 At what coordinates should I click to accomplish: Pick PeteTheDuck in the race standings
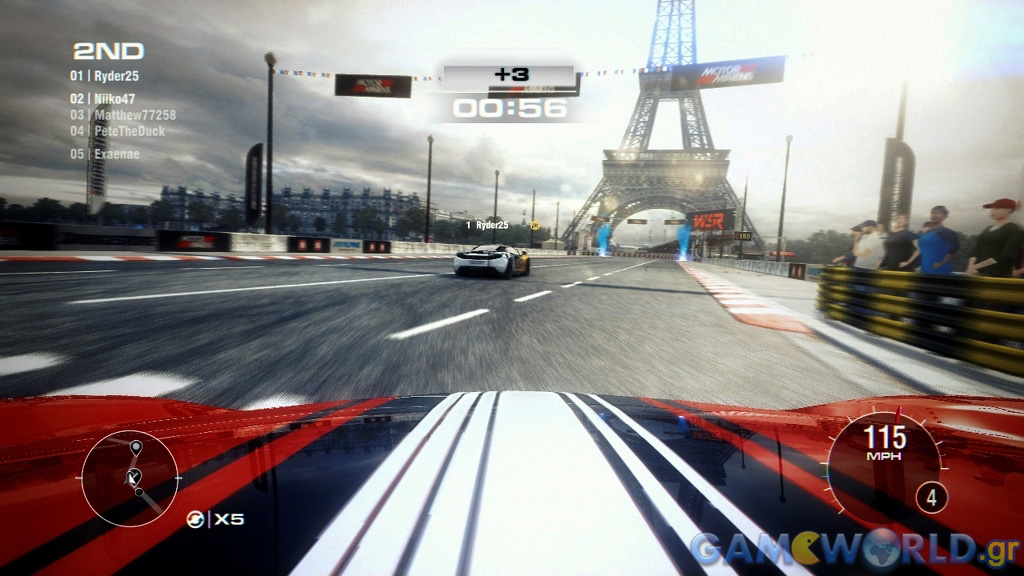coord(130,131)
